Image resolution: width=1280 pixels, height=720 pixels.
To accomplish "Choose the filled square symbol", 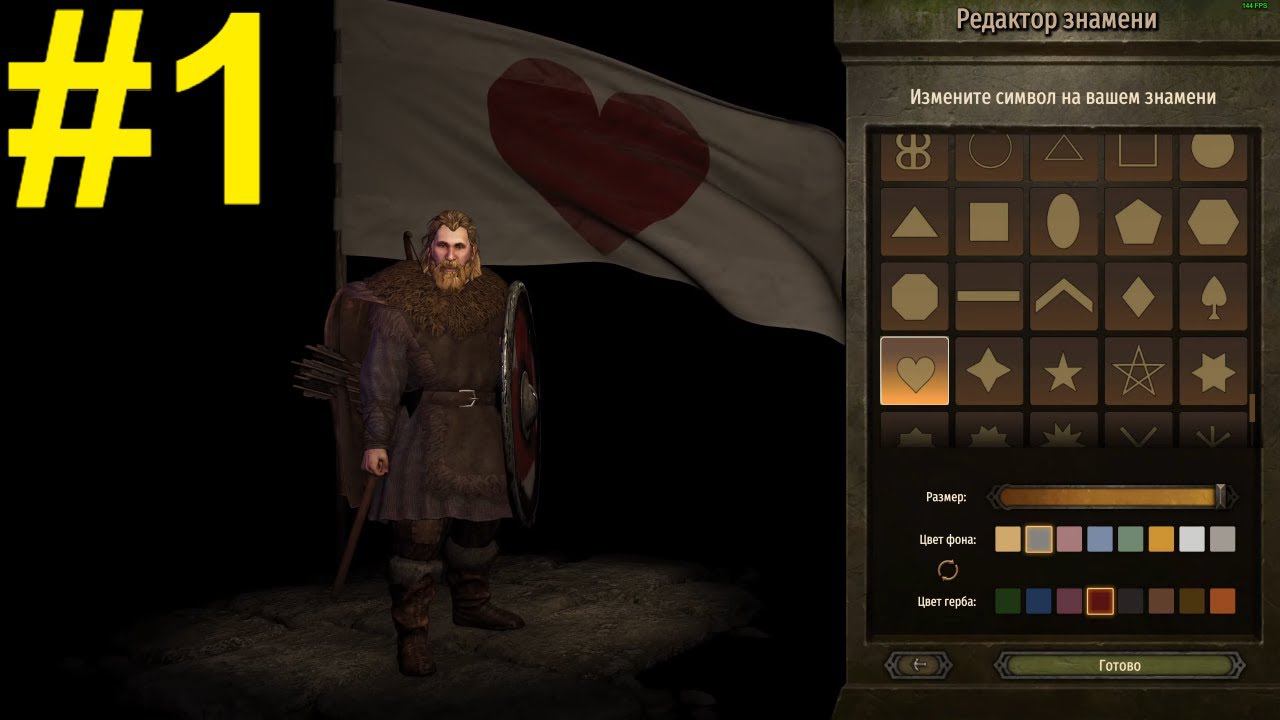I will tap(990, 222).
